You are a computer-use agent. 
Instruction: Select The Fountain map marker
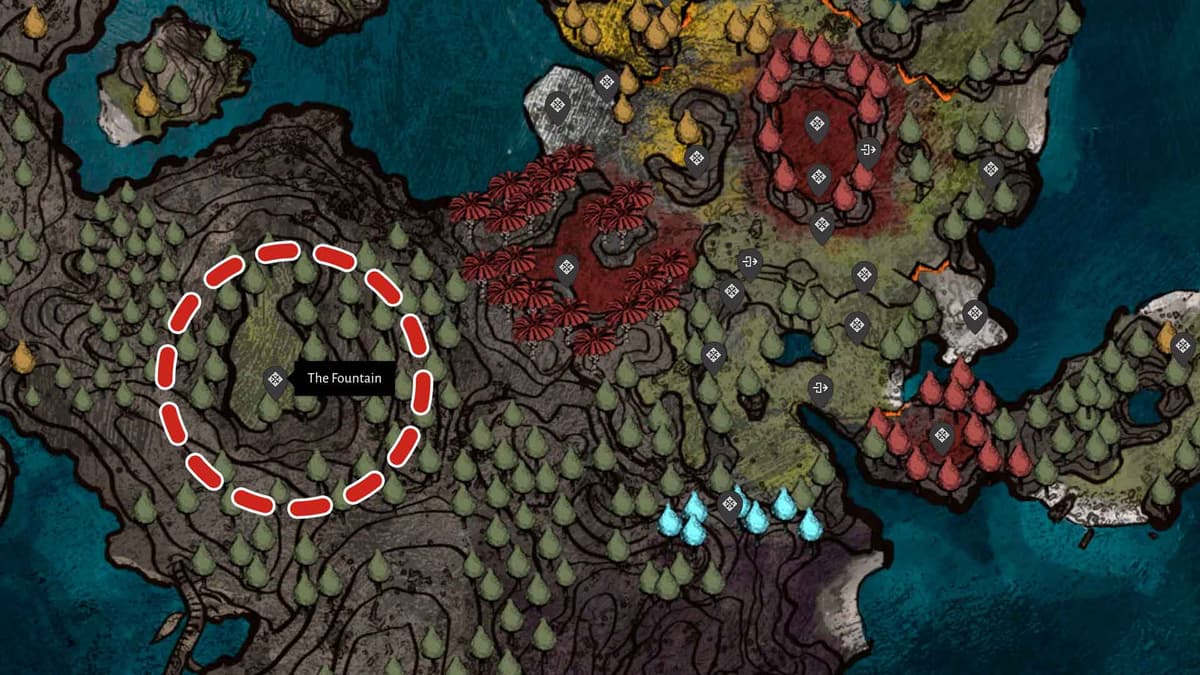[274, 380]
